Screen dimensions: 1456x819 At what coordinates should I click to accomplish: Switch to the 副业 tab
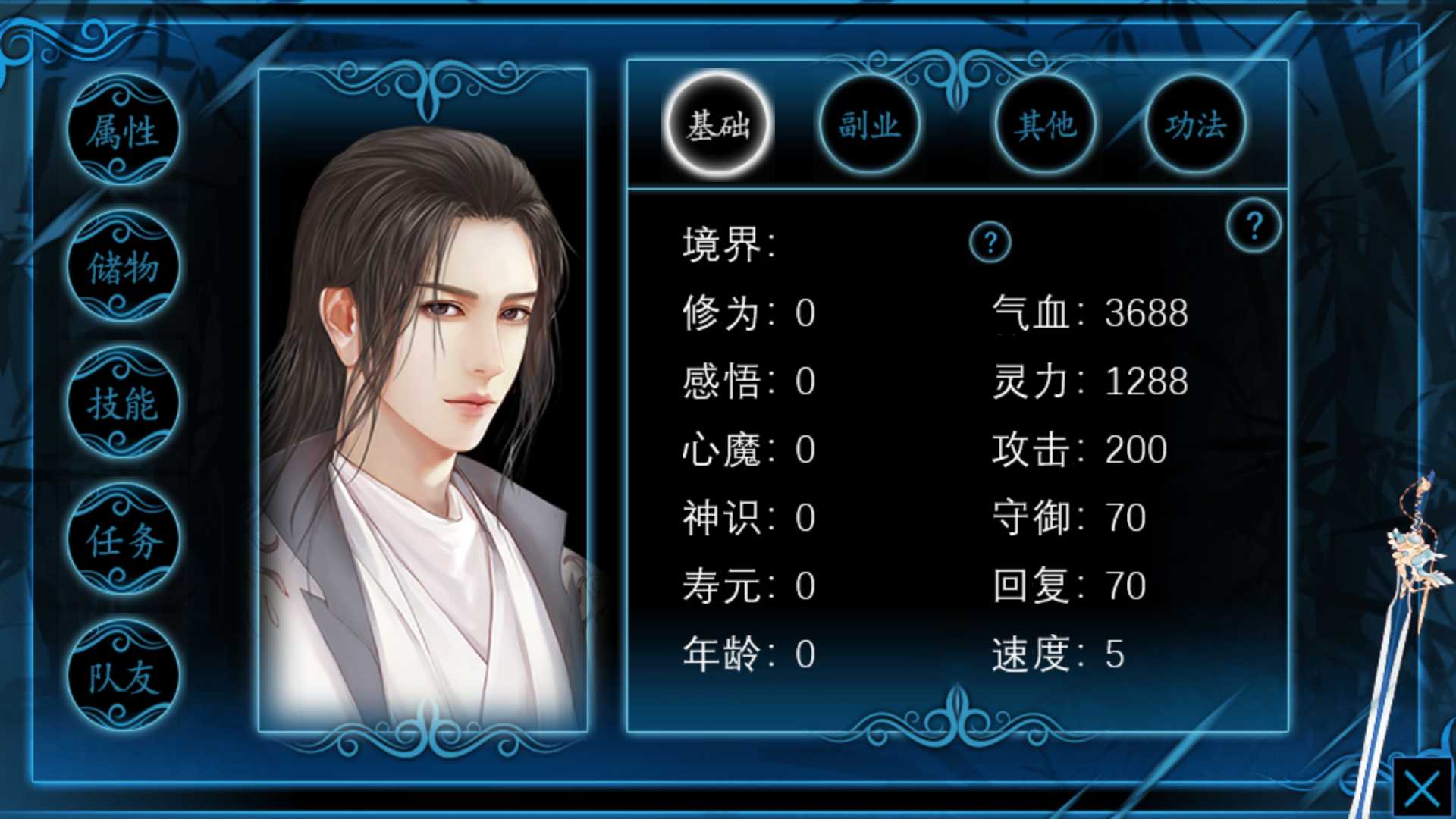tap(872, 125)
